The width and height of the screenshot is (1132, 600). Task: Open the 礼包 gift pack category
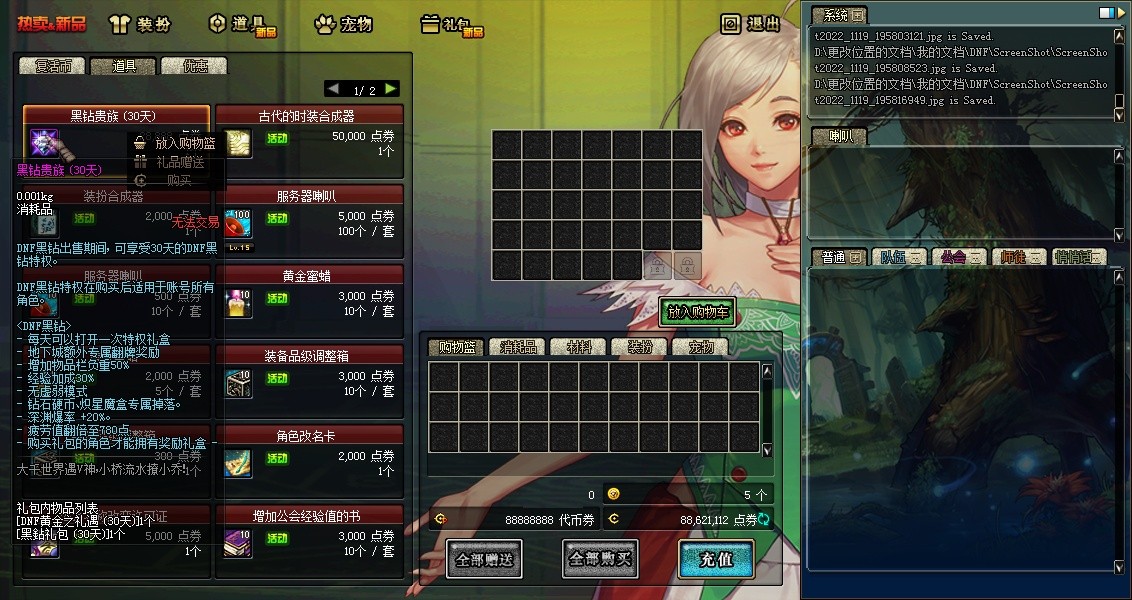452,25
